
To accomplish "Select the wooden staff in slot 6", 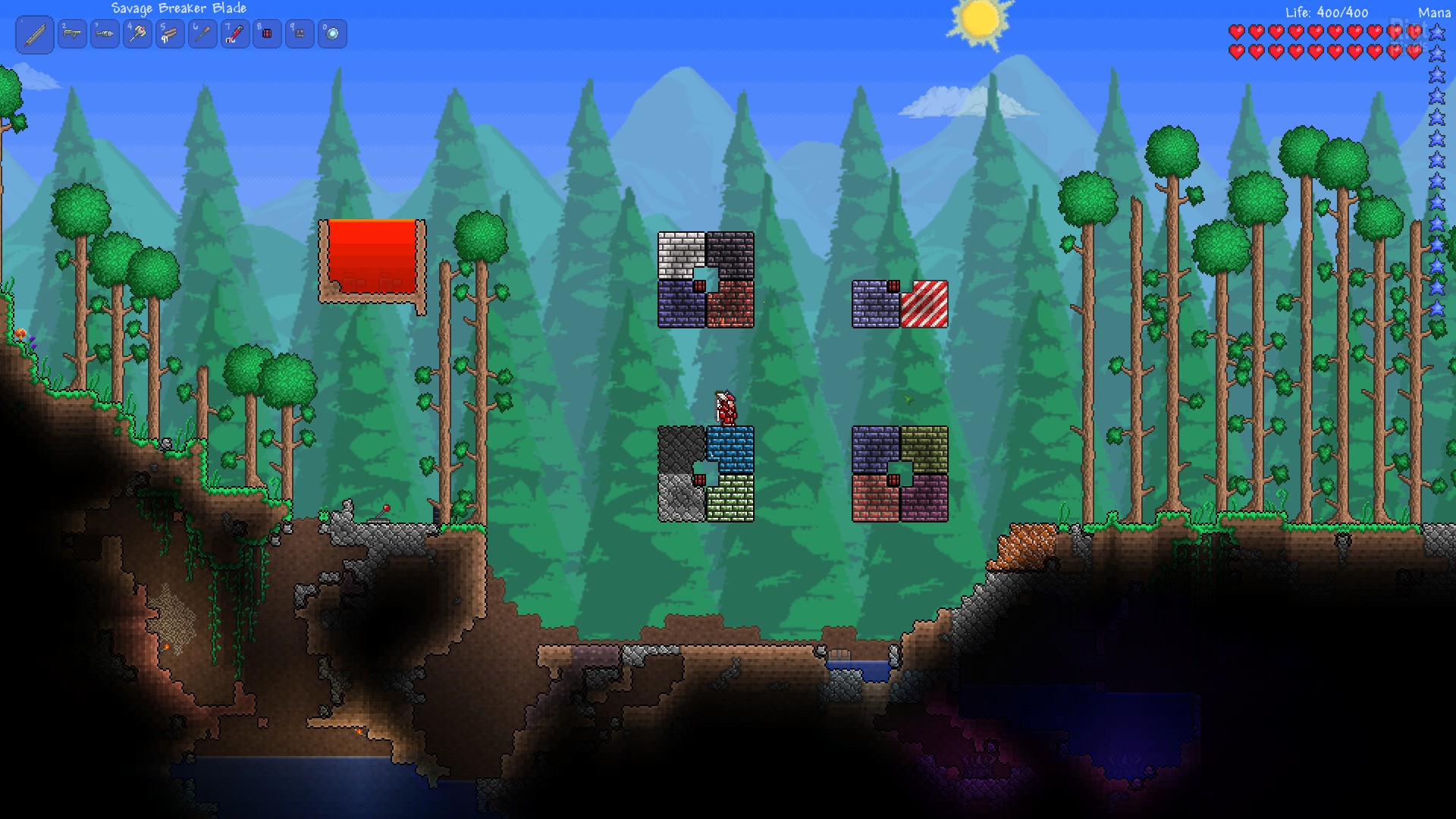I will (x=202, y=34).
